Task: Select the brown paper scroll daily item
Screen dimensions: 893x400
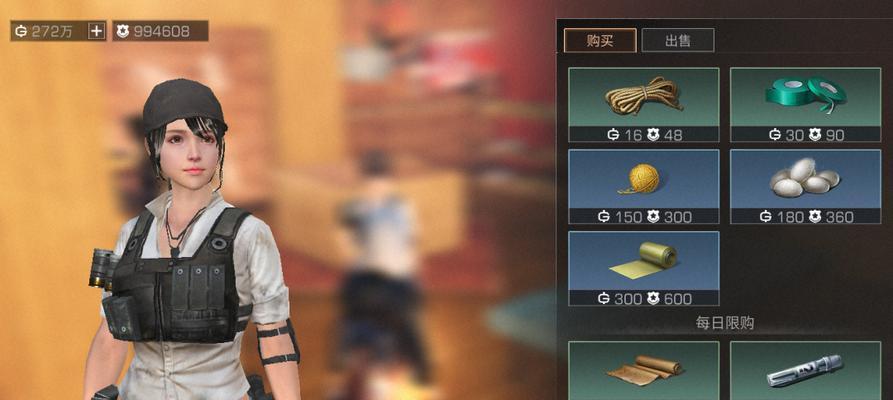Action: pos(643,371)
